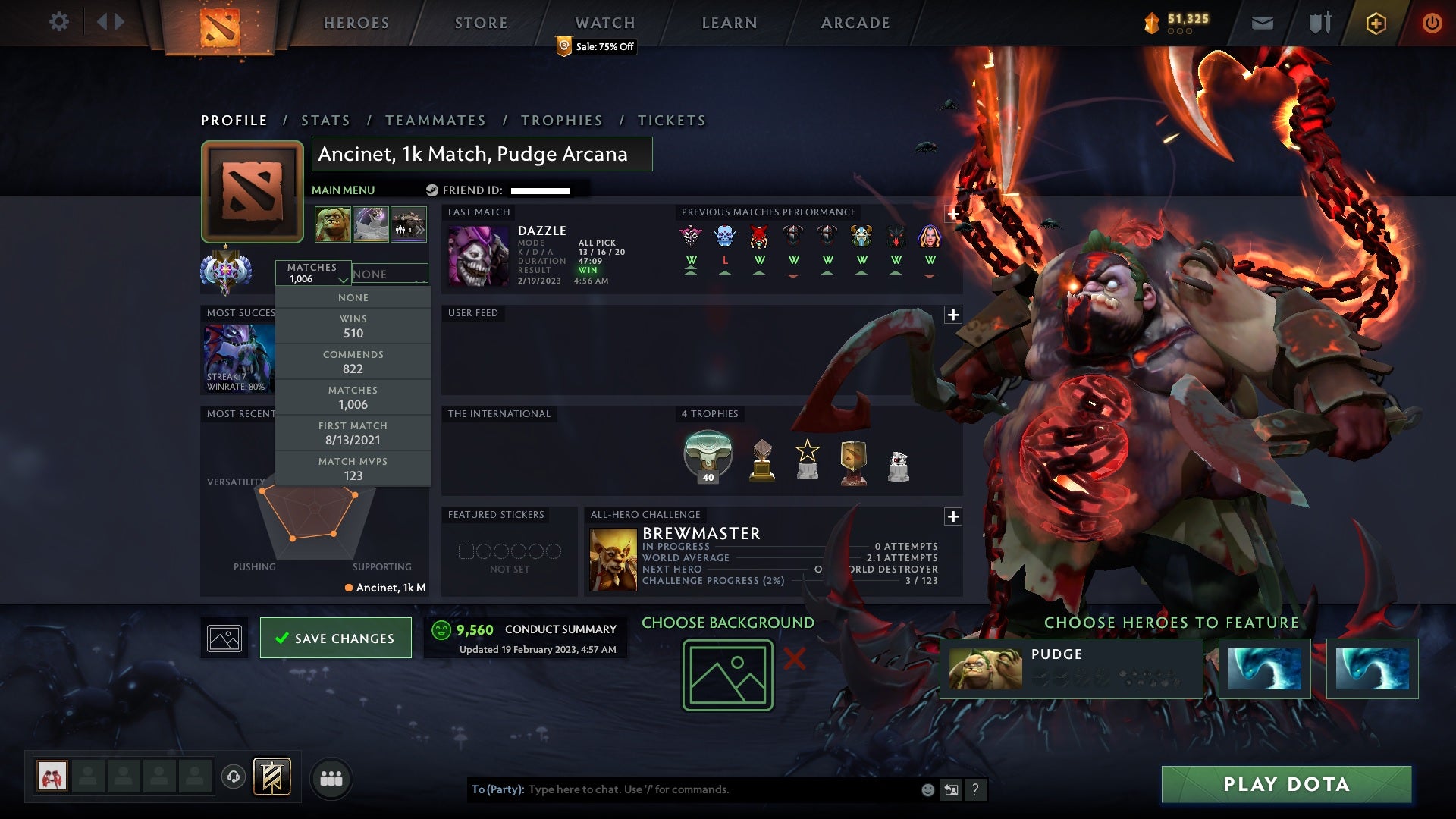
Task: Click the power quit icon
Action: (1432, 22)
